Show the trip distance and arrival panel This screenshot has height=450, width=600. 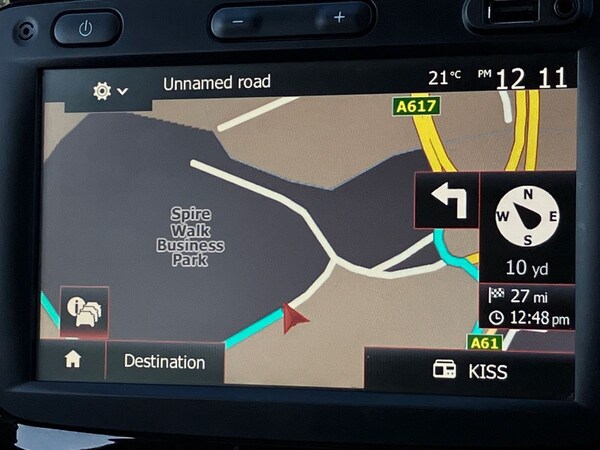tap(529, 307)
